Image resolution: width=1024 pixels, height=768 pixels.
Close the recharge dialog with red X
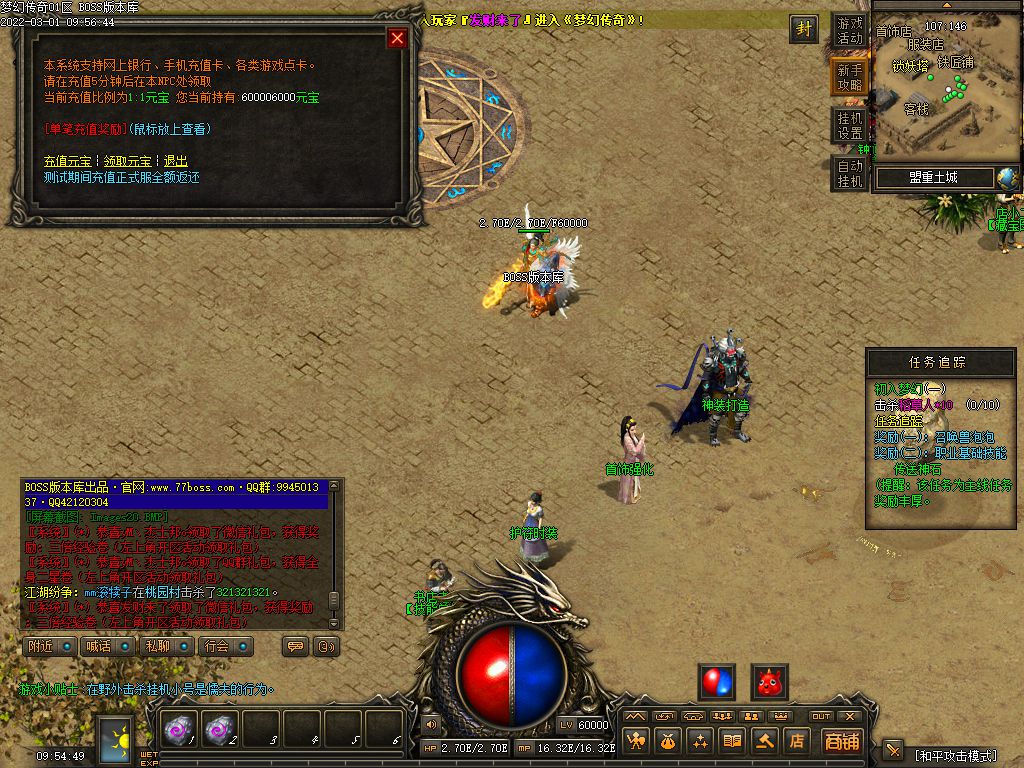397,38
